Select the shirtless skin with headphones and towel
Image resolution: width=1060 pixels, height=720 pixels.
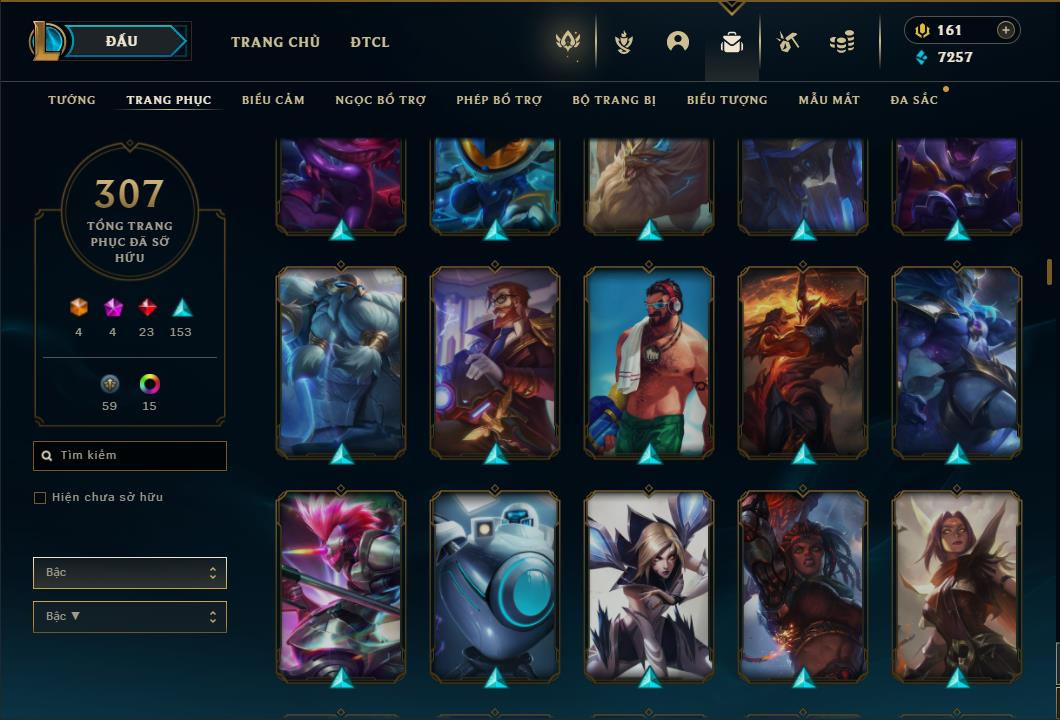coord(649,362)
